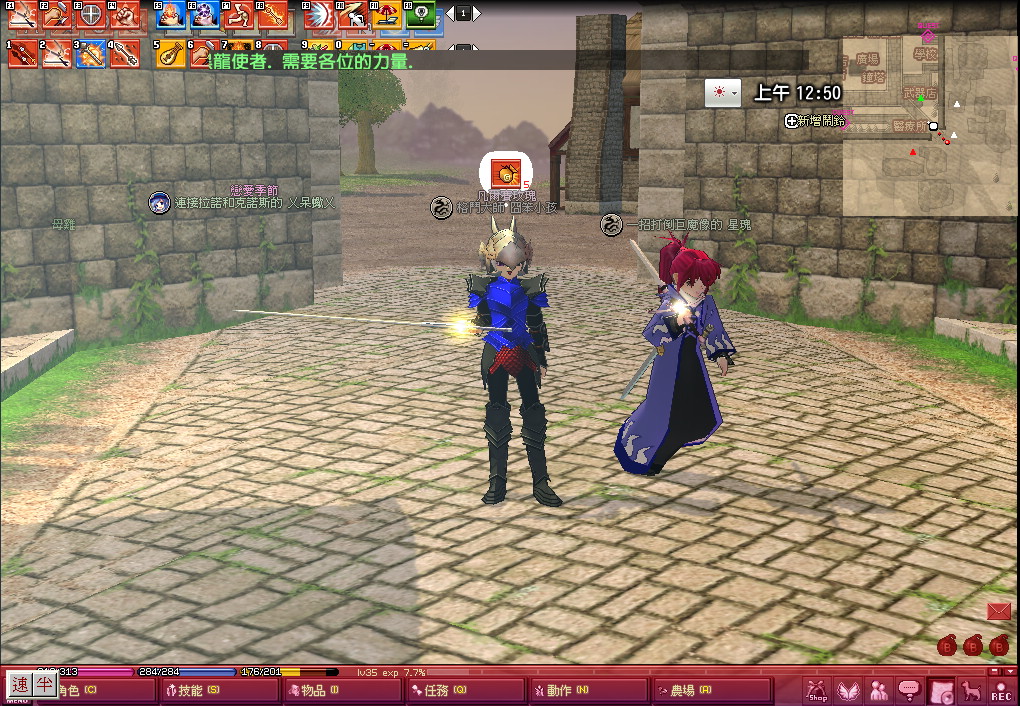Open the chat speech bubble icon
The height and width of the screenshot is (706, 1020).
909,690
